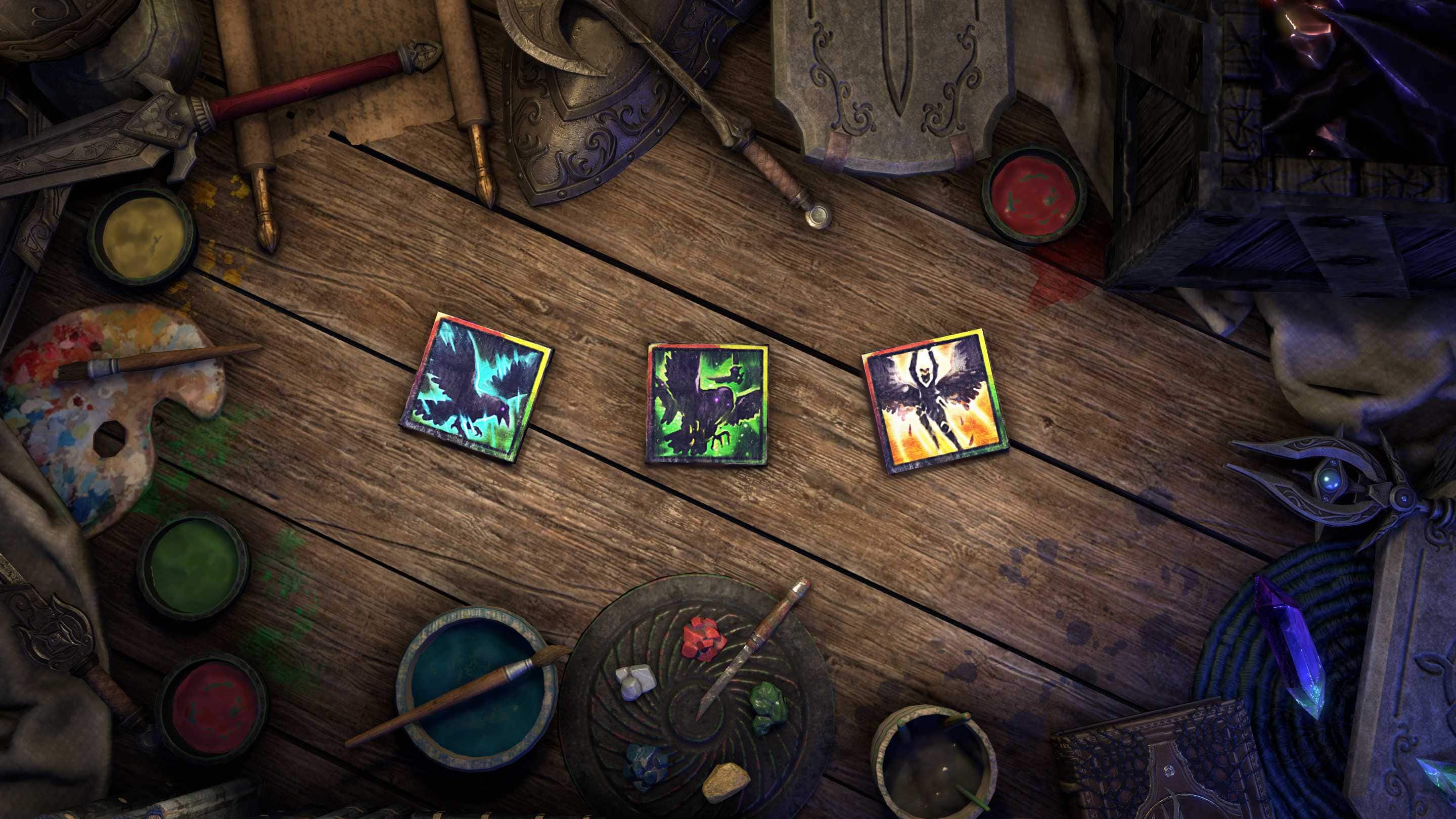Pick the orange winged figure ability icon
The width and height of the screenshot is (1456, 819).
[x=935, y=401]
